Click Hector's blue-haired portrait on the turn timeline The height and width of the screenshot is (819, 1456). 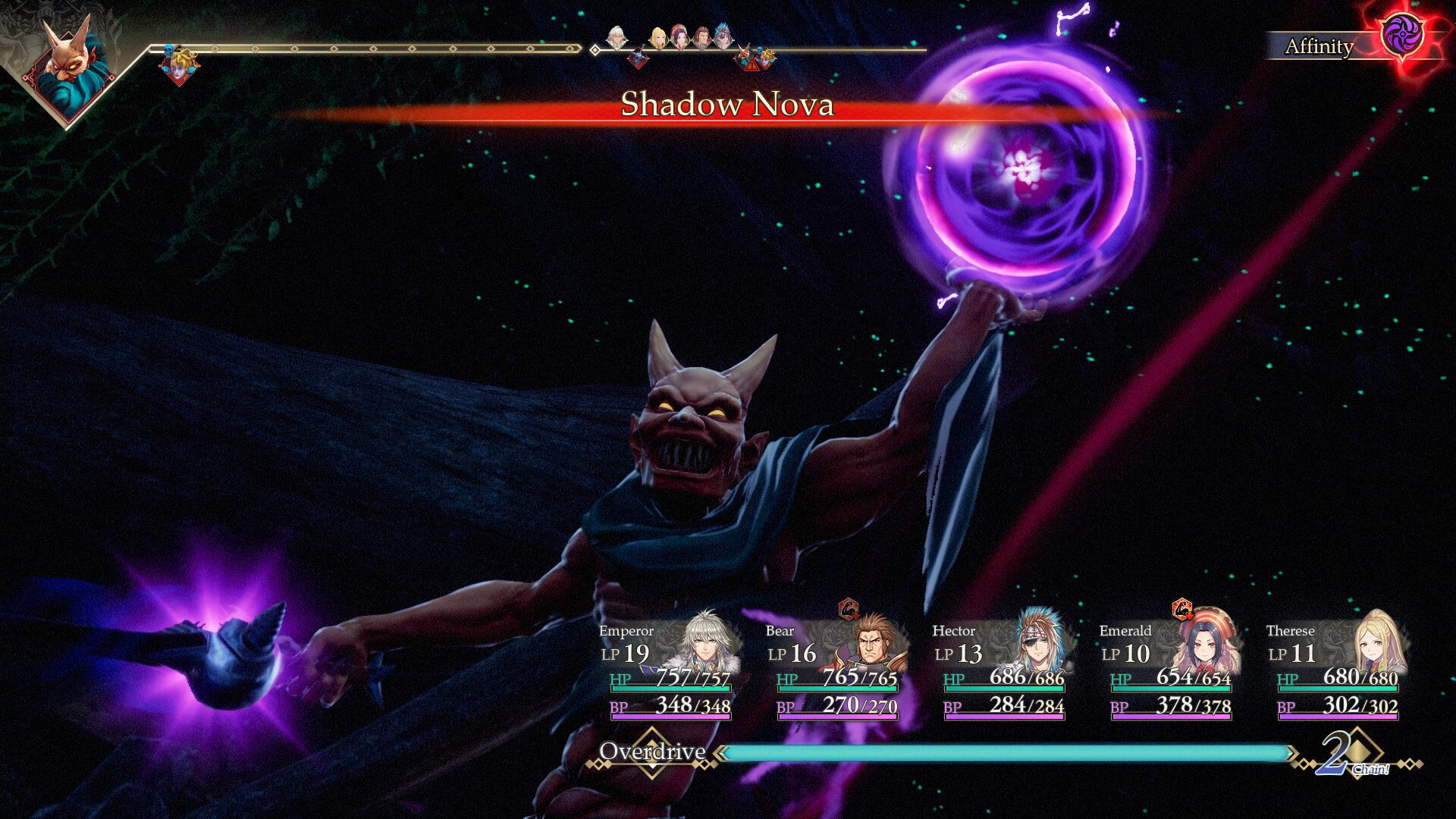click(x=723, y=36)
